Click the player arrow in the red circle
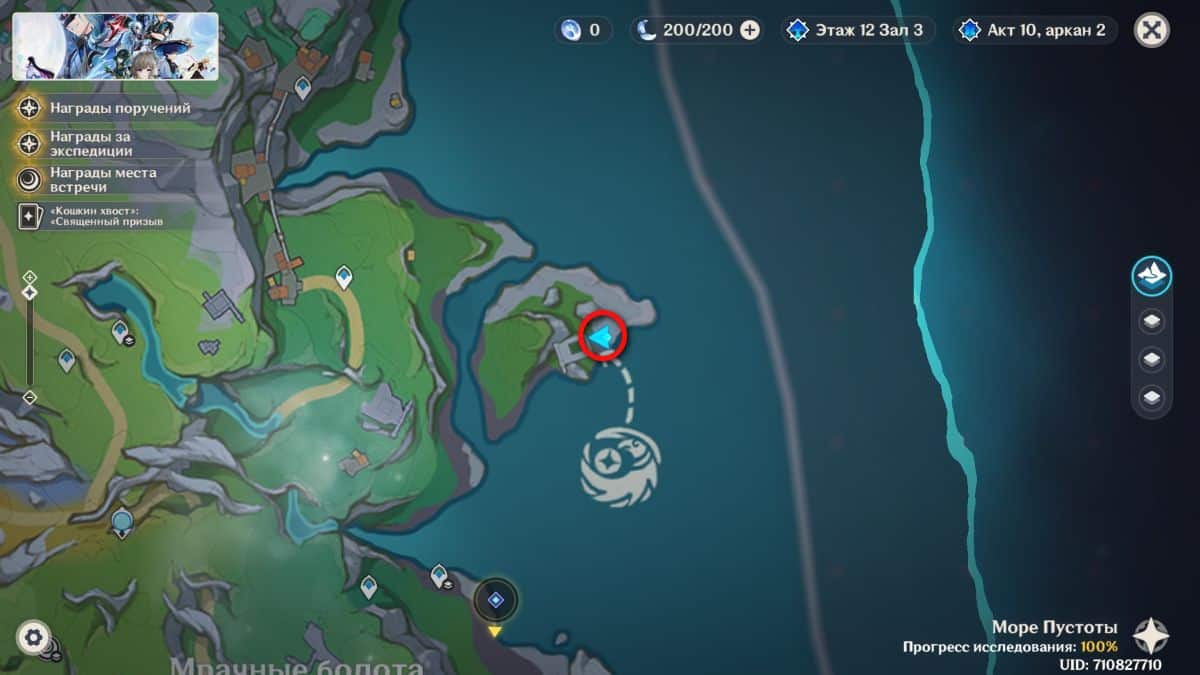 pos(602,339)
